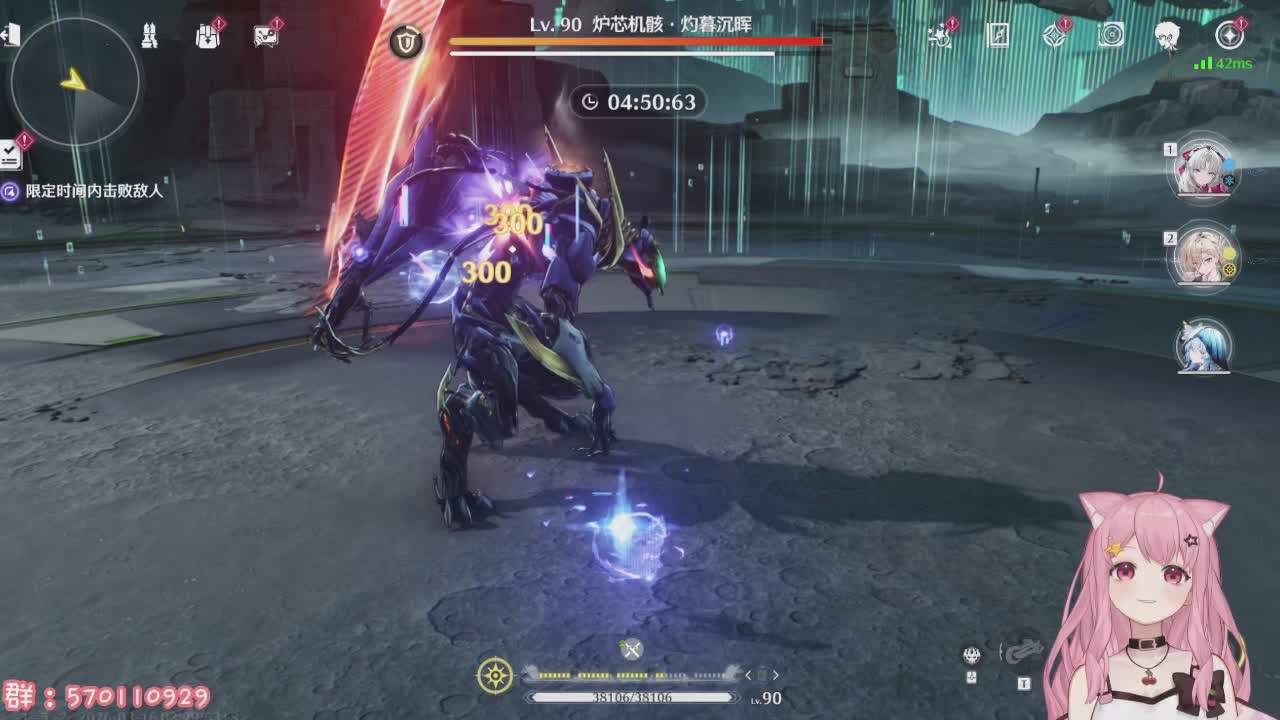Switch to party member slot 1

coord(1203,170)
